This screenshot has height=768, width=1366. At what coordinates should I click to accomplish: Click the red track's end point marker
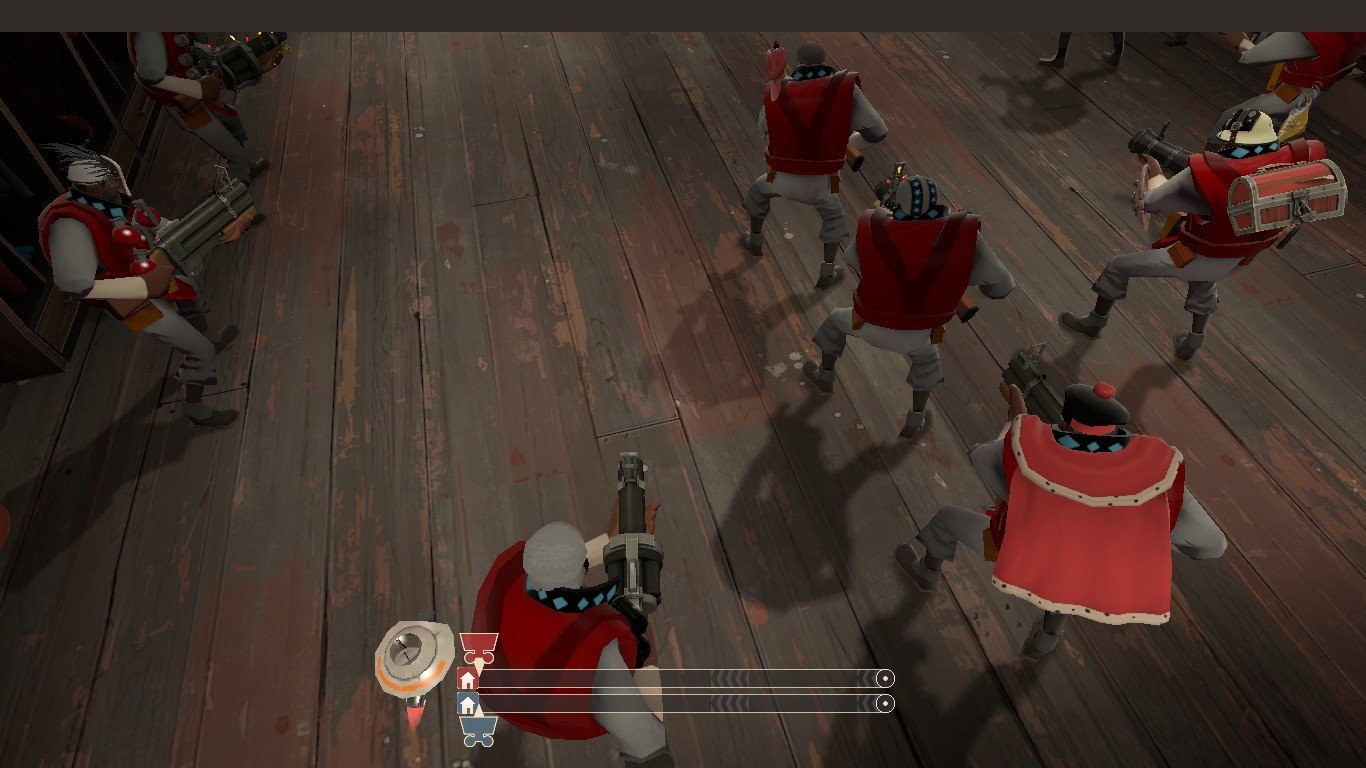pyautogui.click(x=884, y=679)
